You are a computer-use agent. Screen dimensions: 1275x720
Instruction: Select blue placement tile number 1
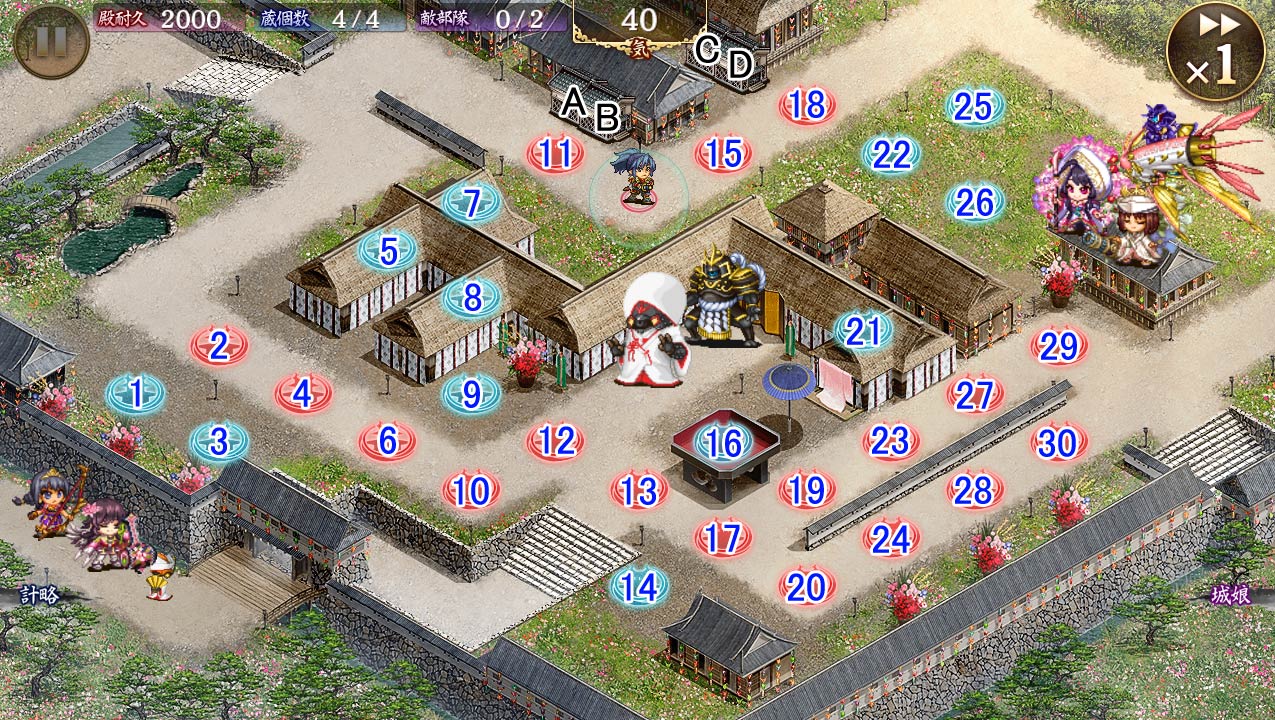click(x=135, y=394)
